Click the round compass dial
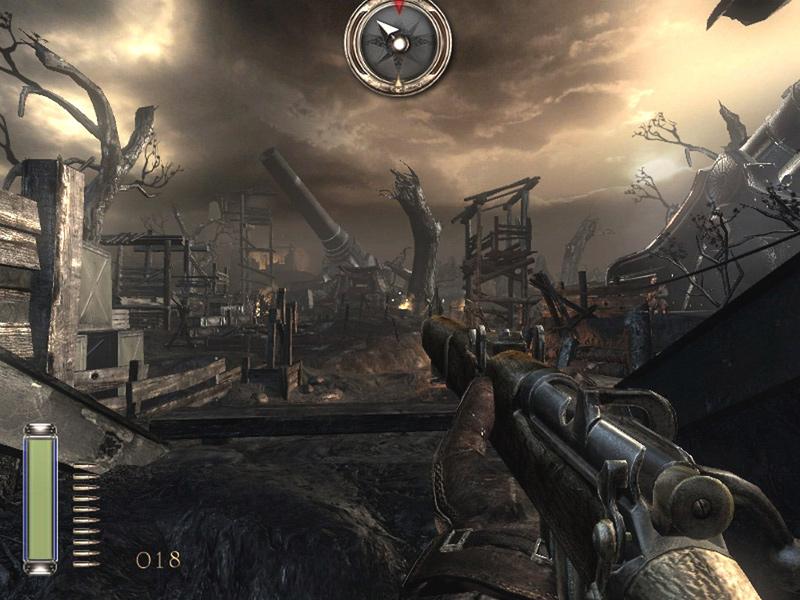 (398, 44)
